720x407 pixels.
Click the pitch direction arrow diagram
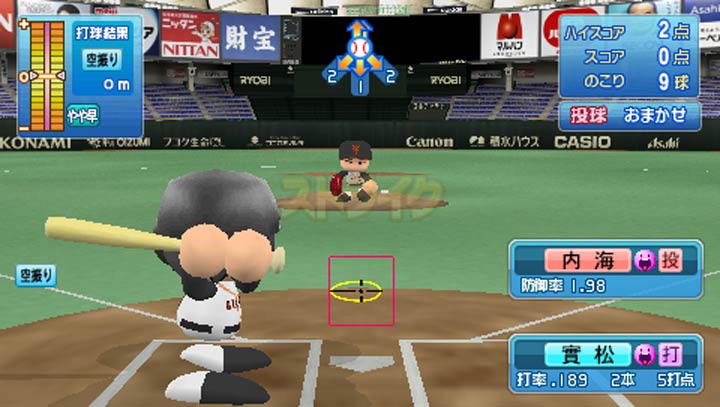click(360, 58)
